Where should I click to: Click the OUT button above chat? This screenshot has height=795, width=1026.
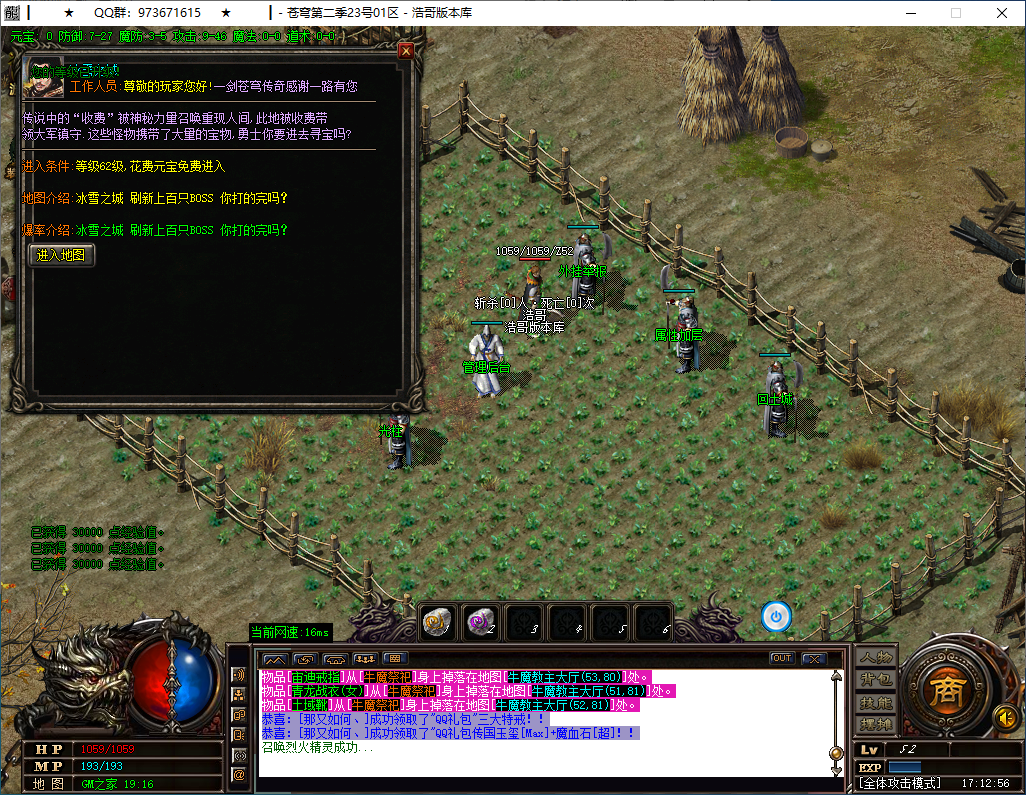pos(782,658)
